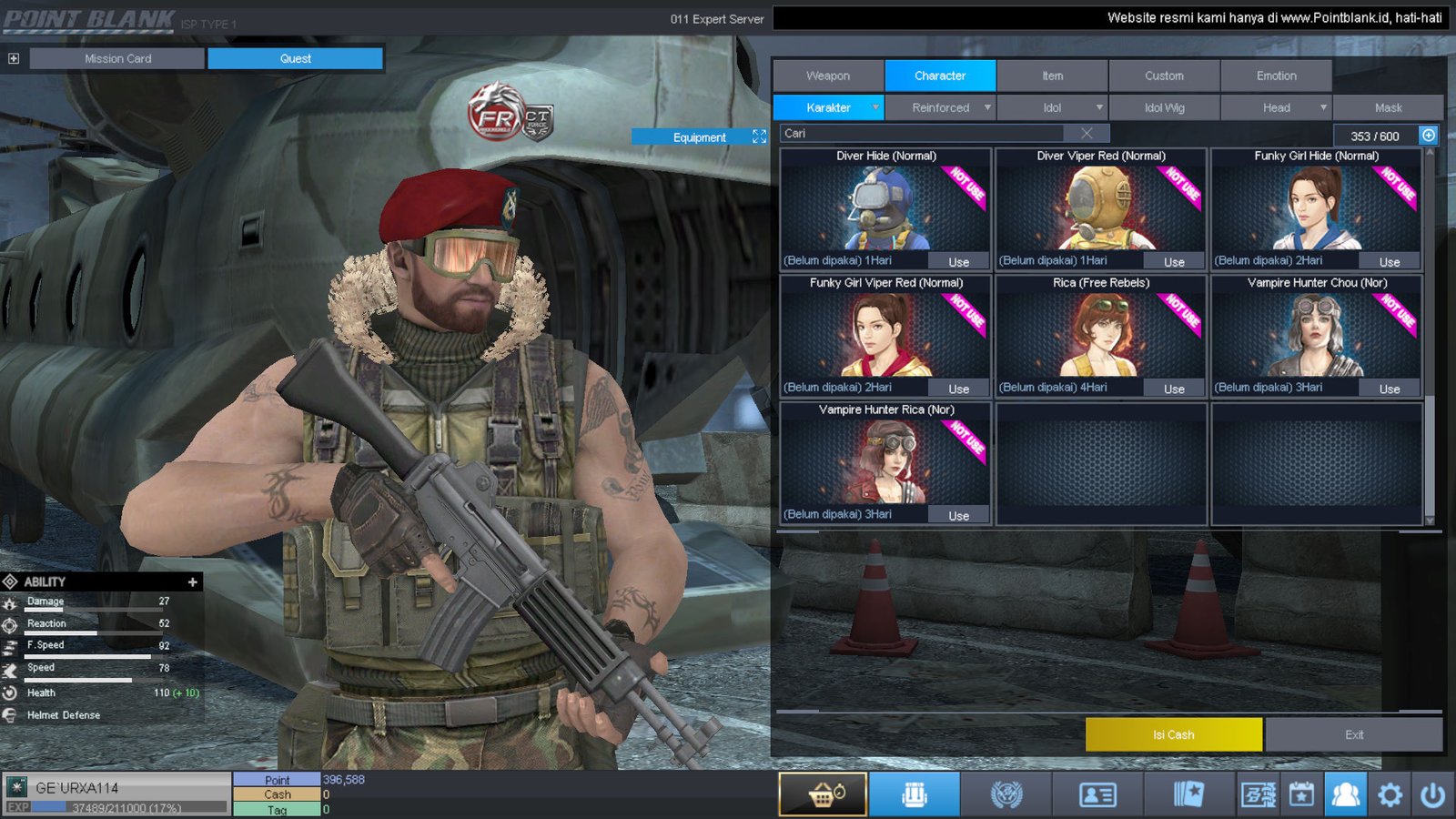Use the Rica (Free Rebels) character
The image size is (1456, 819).
1174,389
